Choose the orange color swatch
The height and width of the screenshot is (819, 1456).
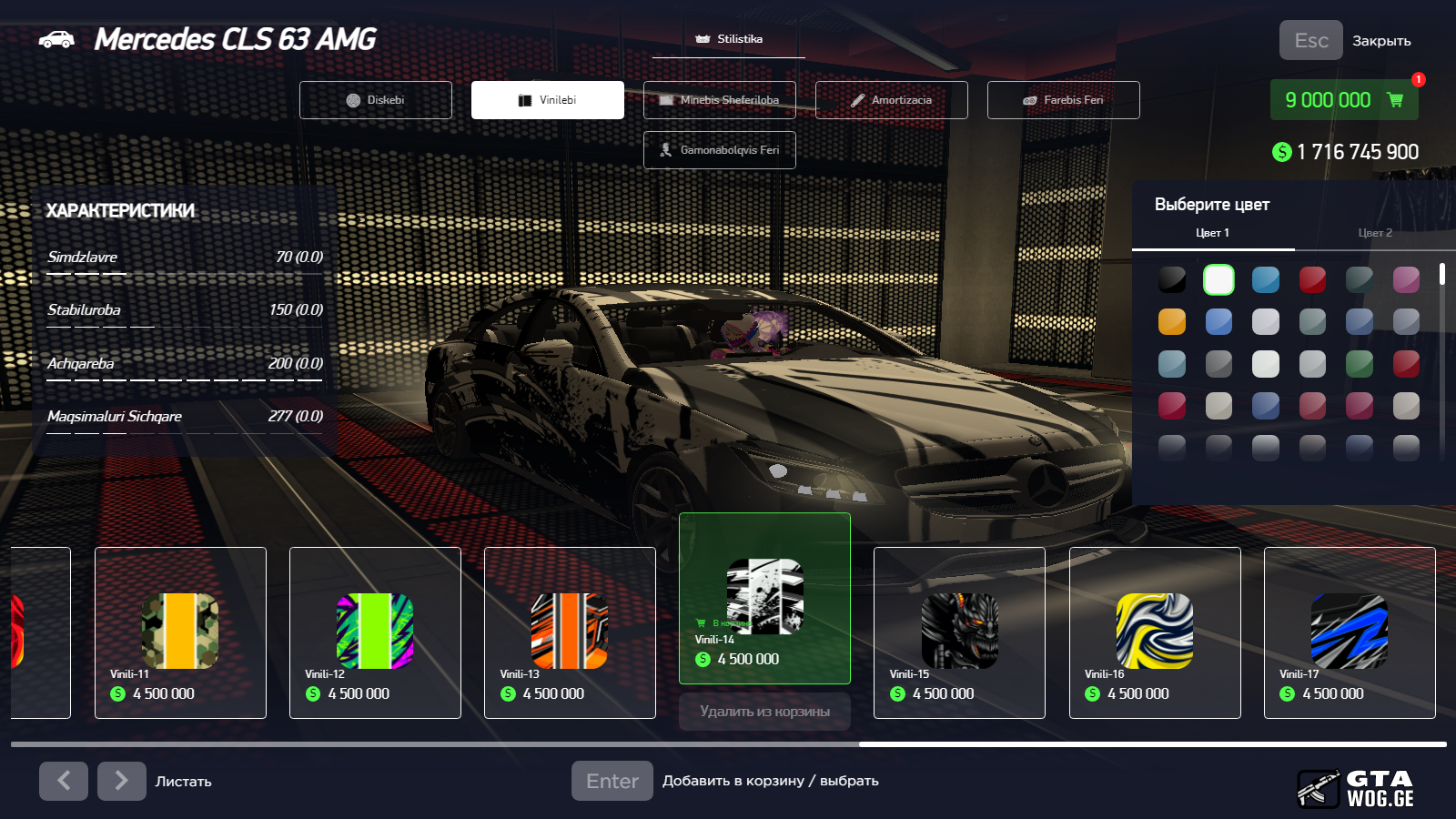click(1172, 321)
